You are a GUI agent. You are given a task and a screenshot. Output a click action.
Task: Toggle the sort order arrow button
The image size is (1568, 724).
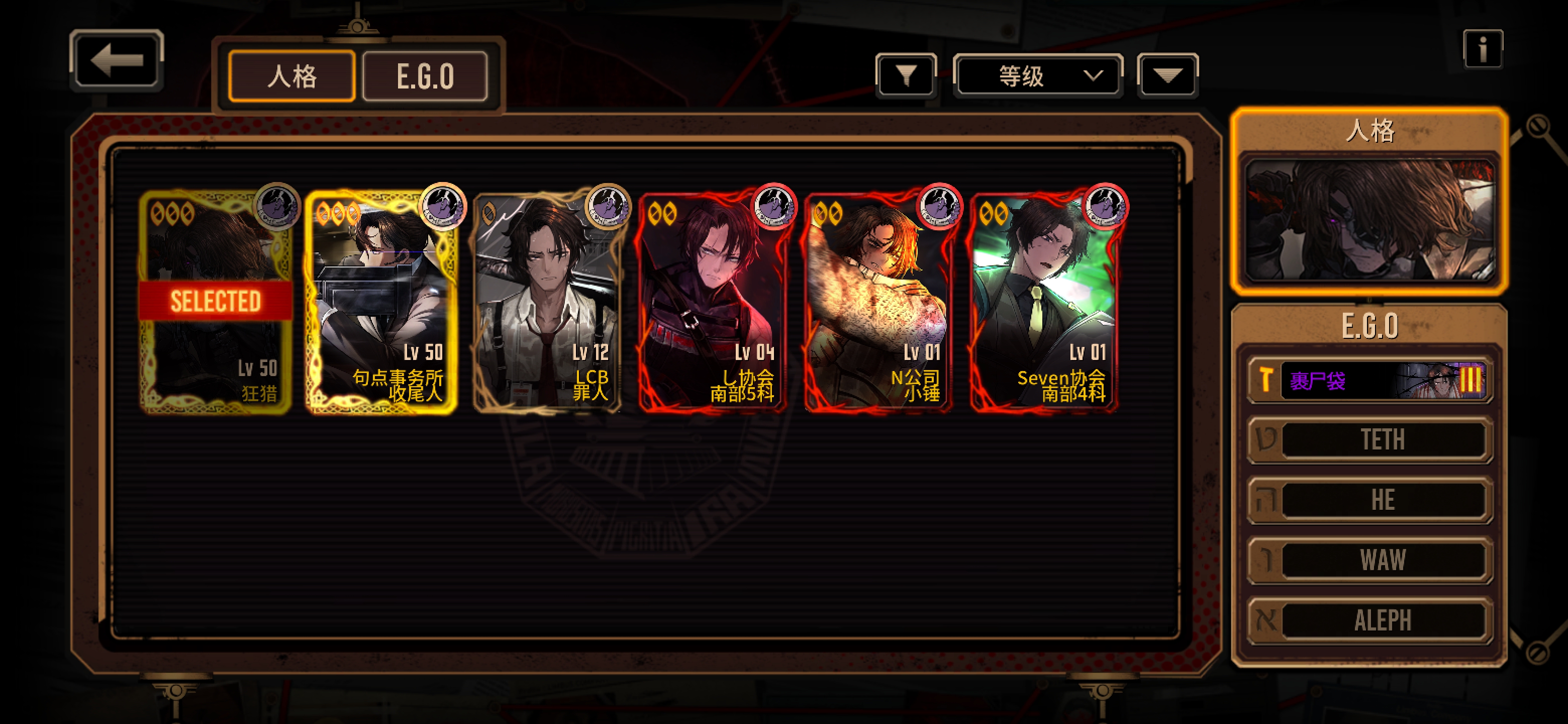pyautogui.click(x=1167, y=76)
